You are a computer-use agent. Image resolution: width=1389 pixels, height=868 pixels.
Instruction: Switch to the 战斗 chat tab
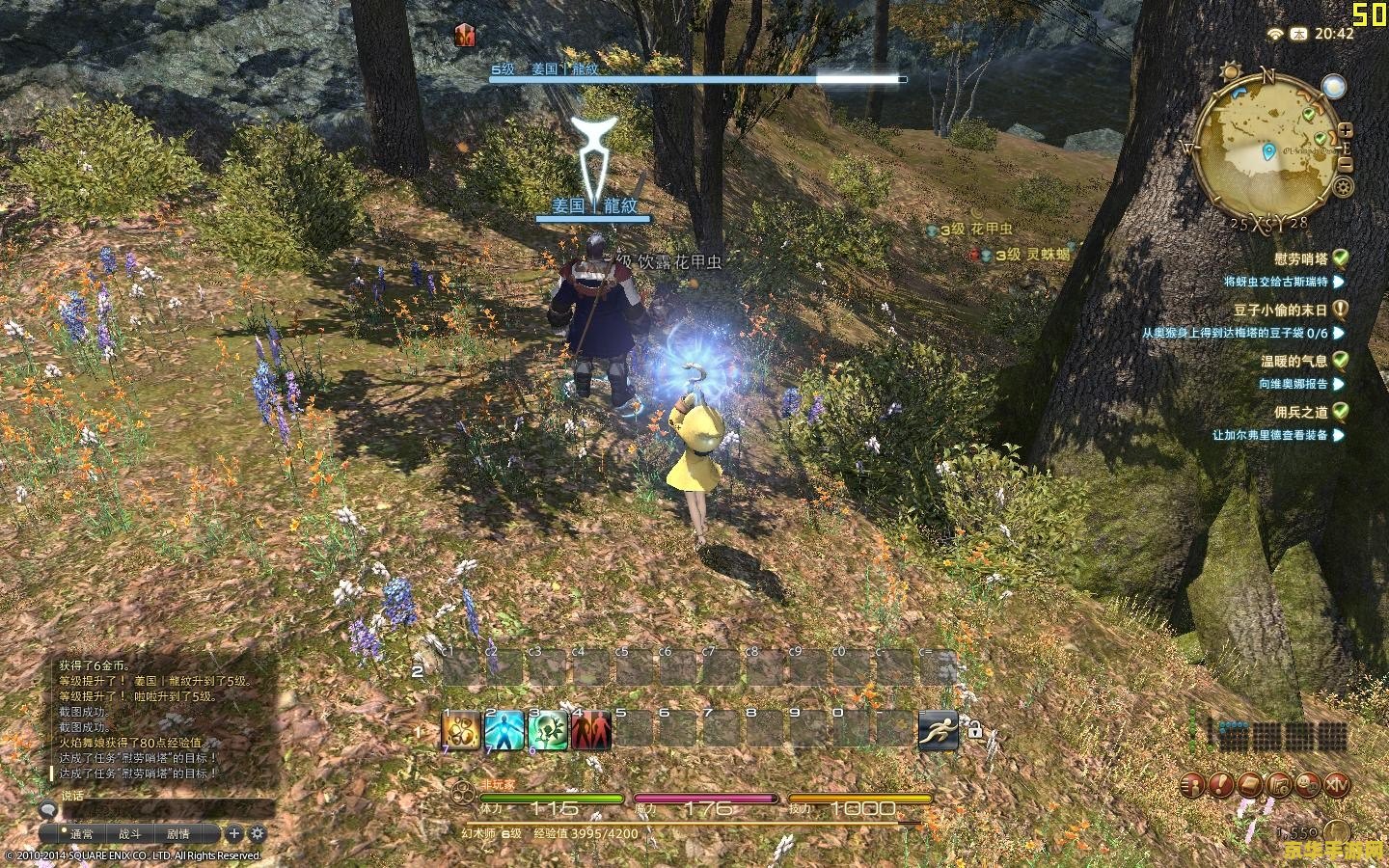129,834
